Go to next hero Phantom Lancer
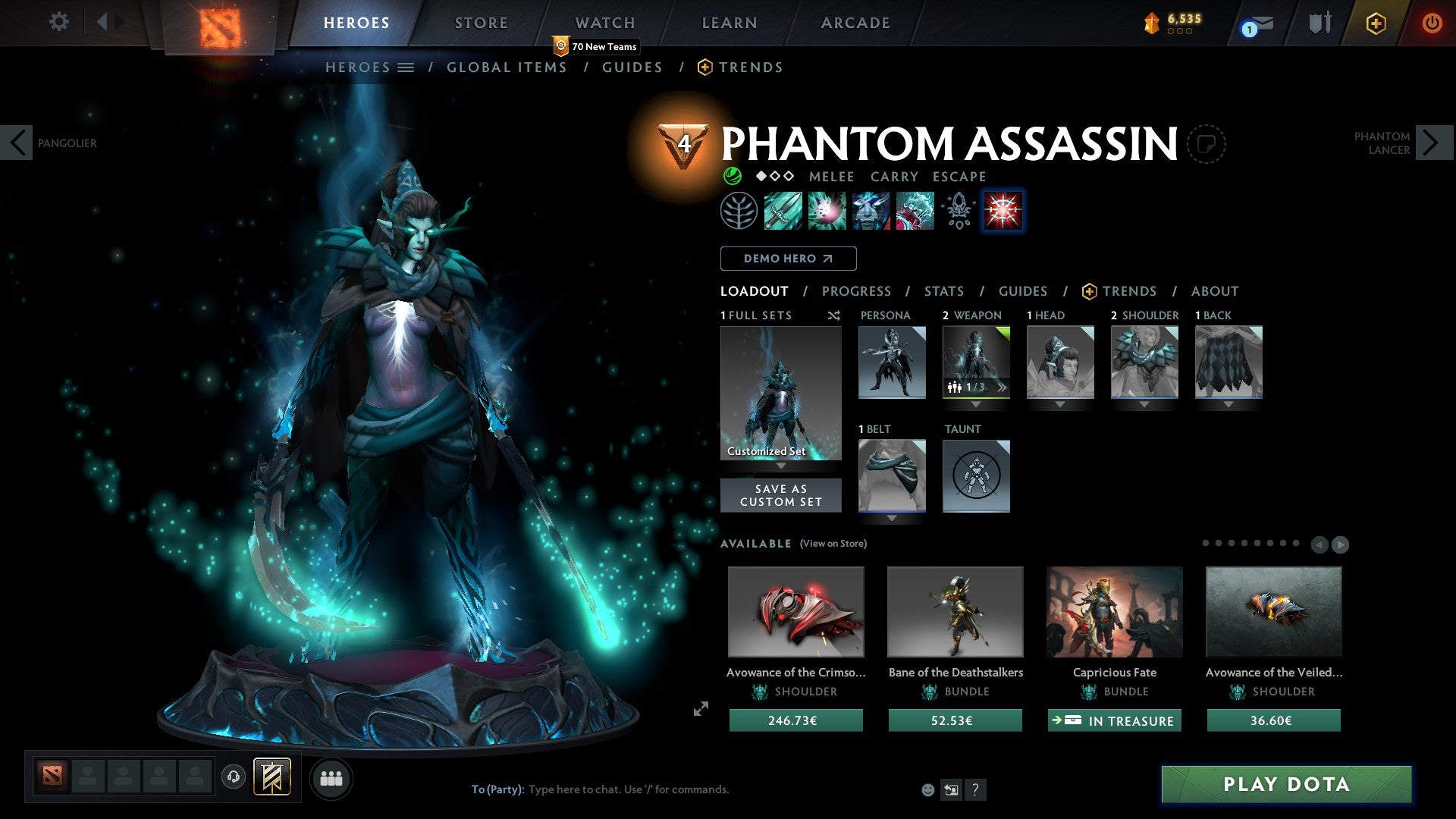This screenshot has height=819, width=1456. [1432, 143]
